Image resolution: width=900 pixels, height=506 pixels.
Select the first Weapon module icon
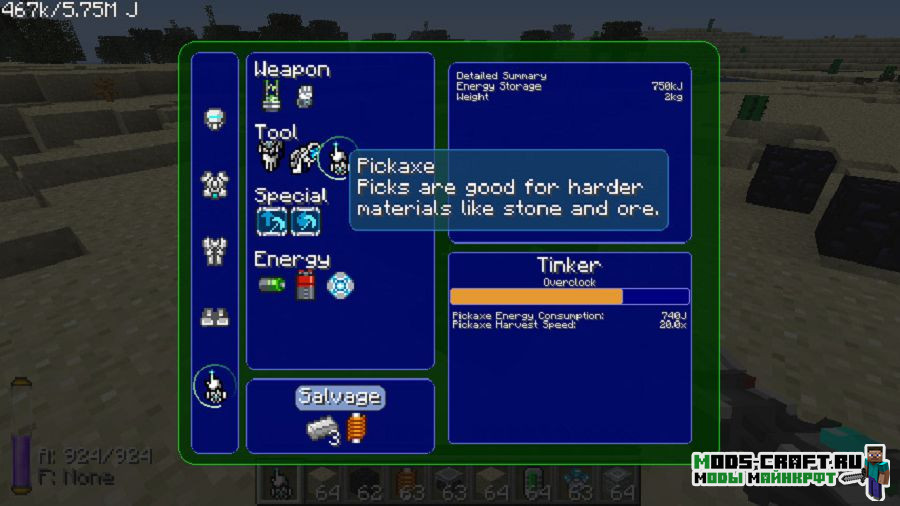(x=271, y=96)
